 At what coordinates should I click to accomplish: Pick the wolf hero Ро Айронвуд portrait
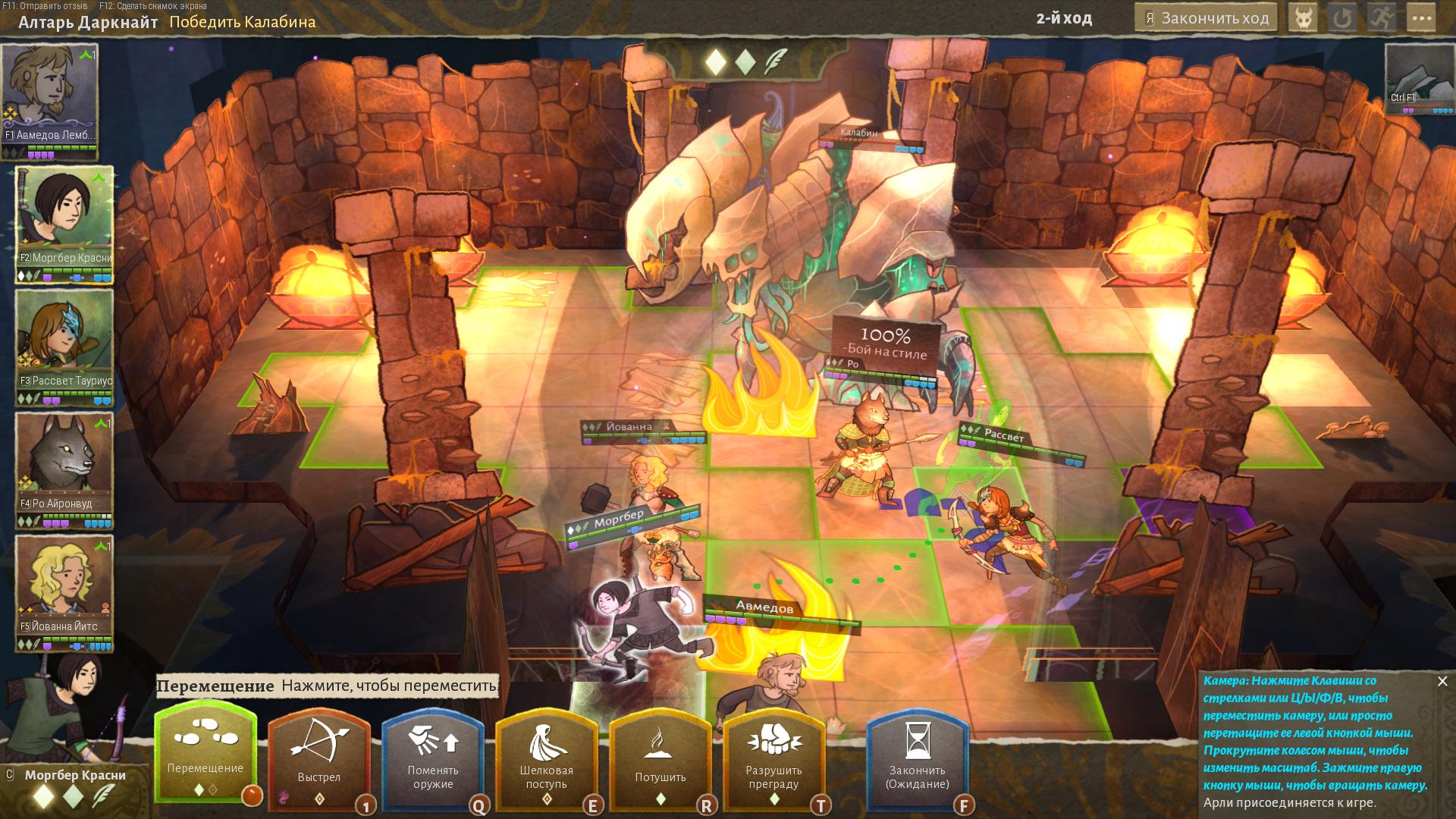tap(64, 463)
